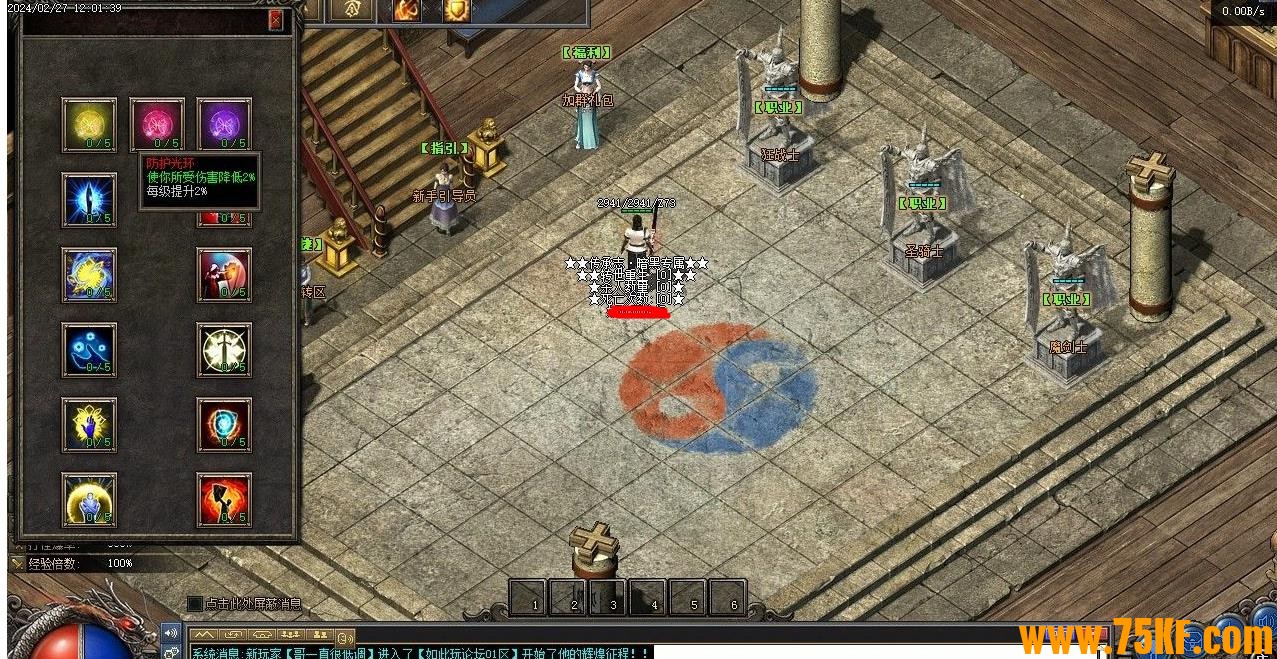
Task: Activate the golden shield icon at top
Action: click(x=457, y=10)
